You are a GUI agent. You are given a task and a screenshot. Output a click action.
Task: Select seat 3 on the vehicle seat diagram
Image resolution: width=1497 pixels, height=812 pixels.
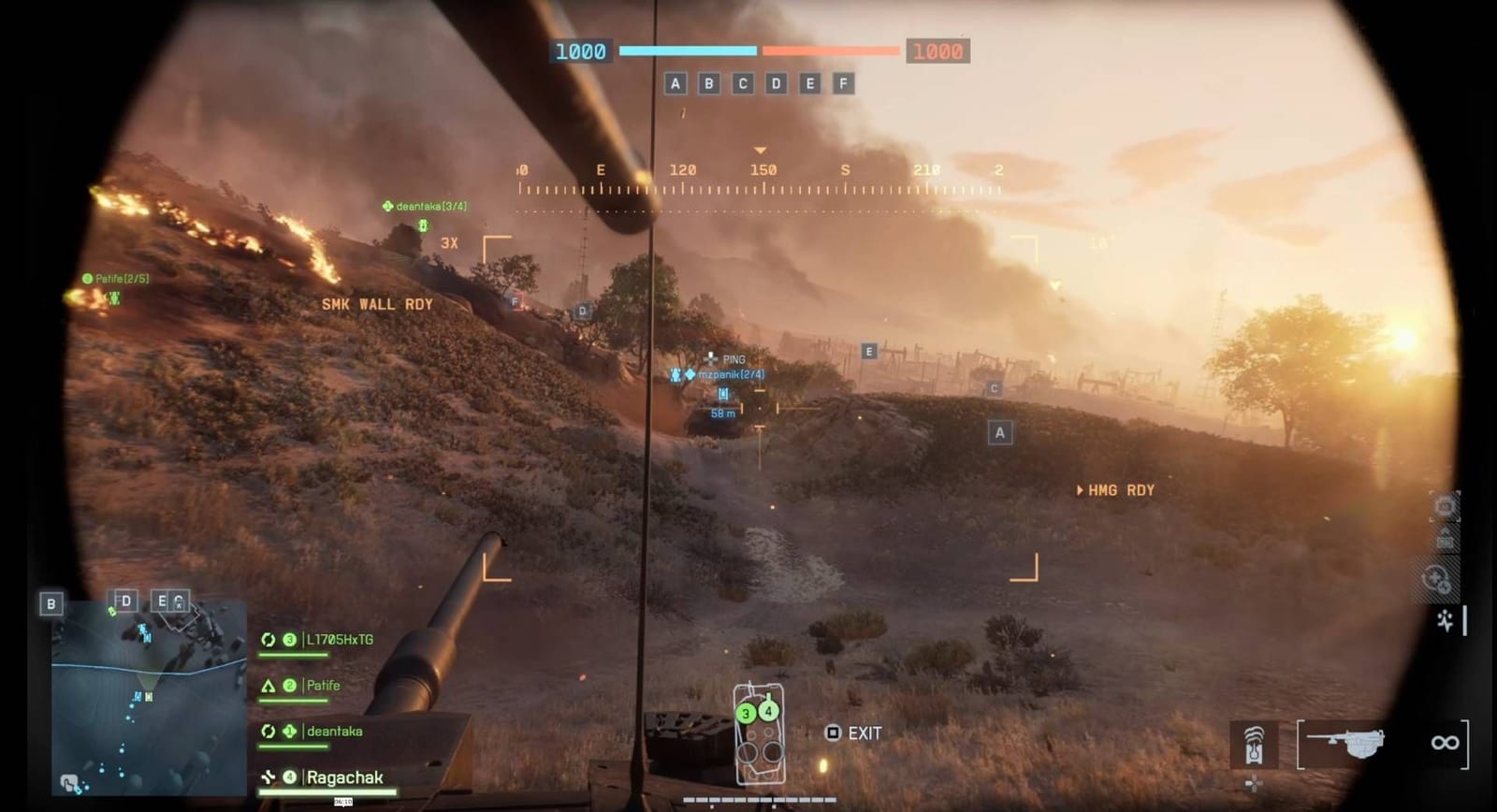point(747,713)
